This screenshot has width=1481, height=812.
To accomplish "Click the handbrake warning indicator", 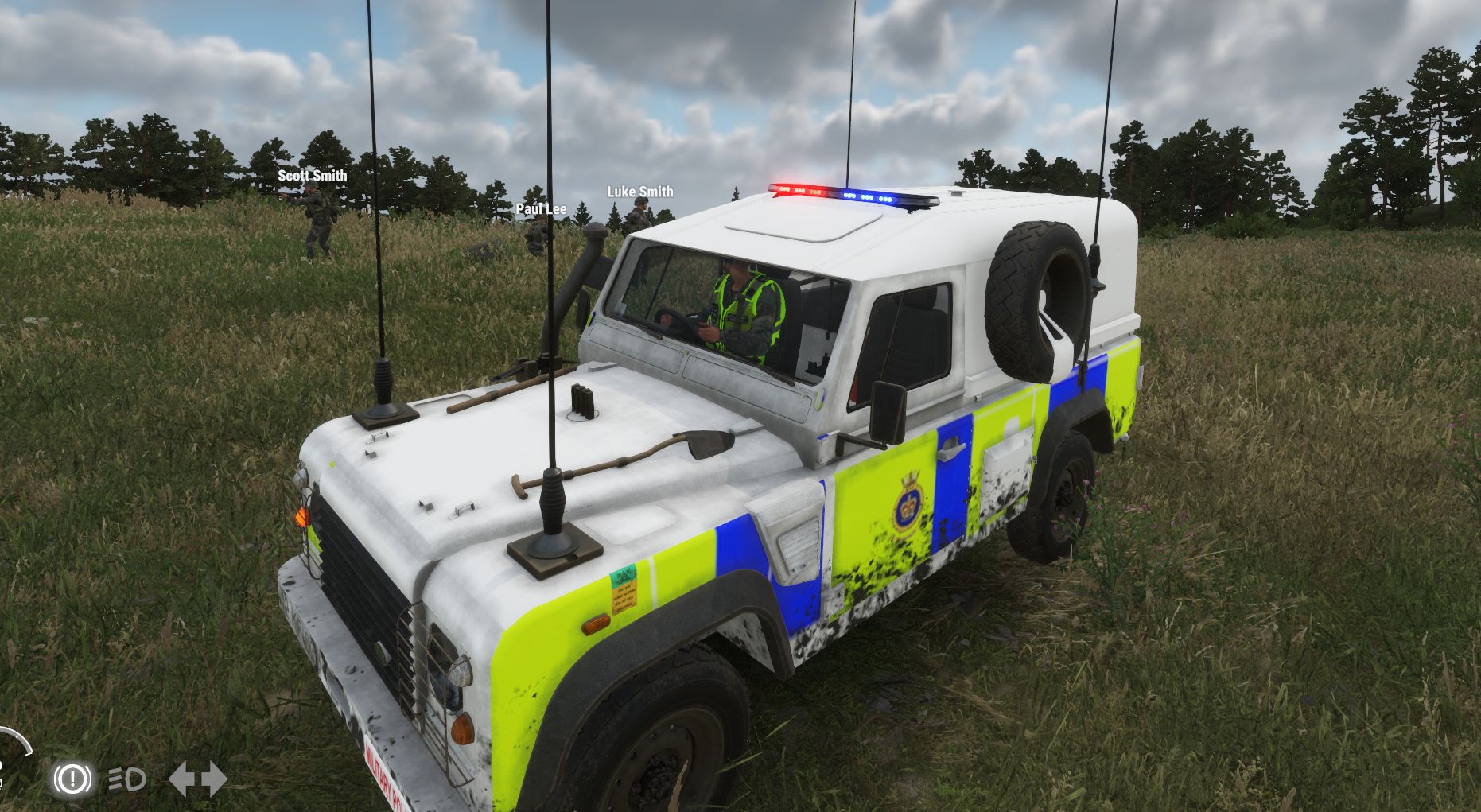I will (72, 779).
